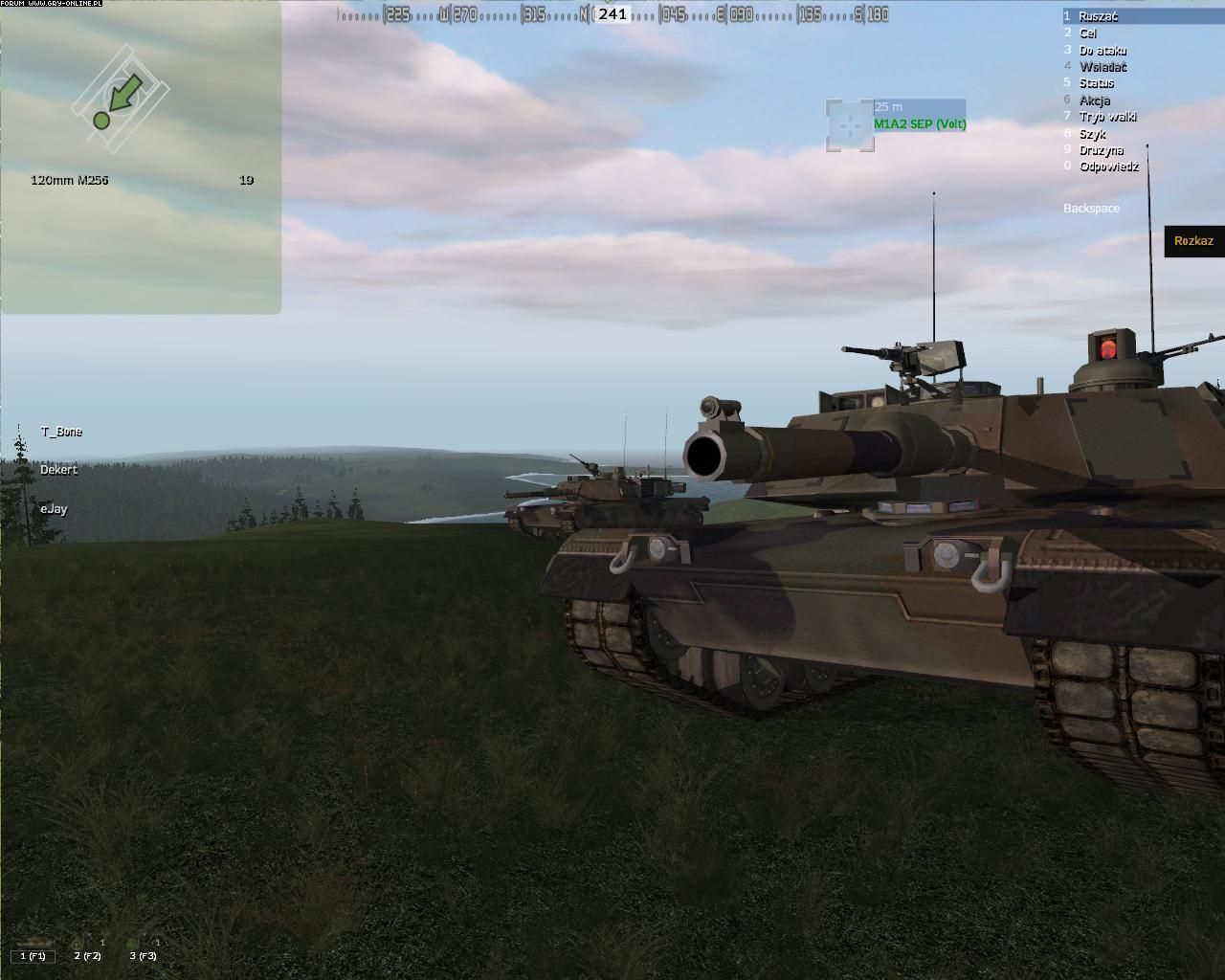Viewport: 1225px width, 980px height.
Task: Choose the Akcja command
Action: [1094, 100]
